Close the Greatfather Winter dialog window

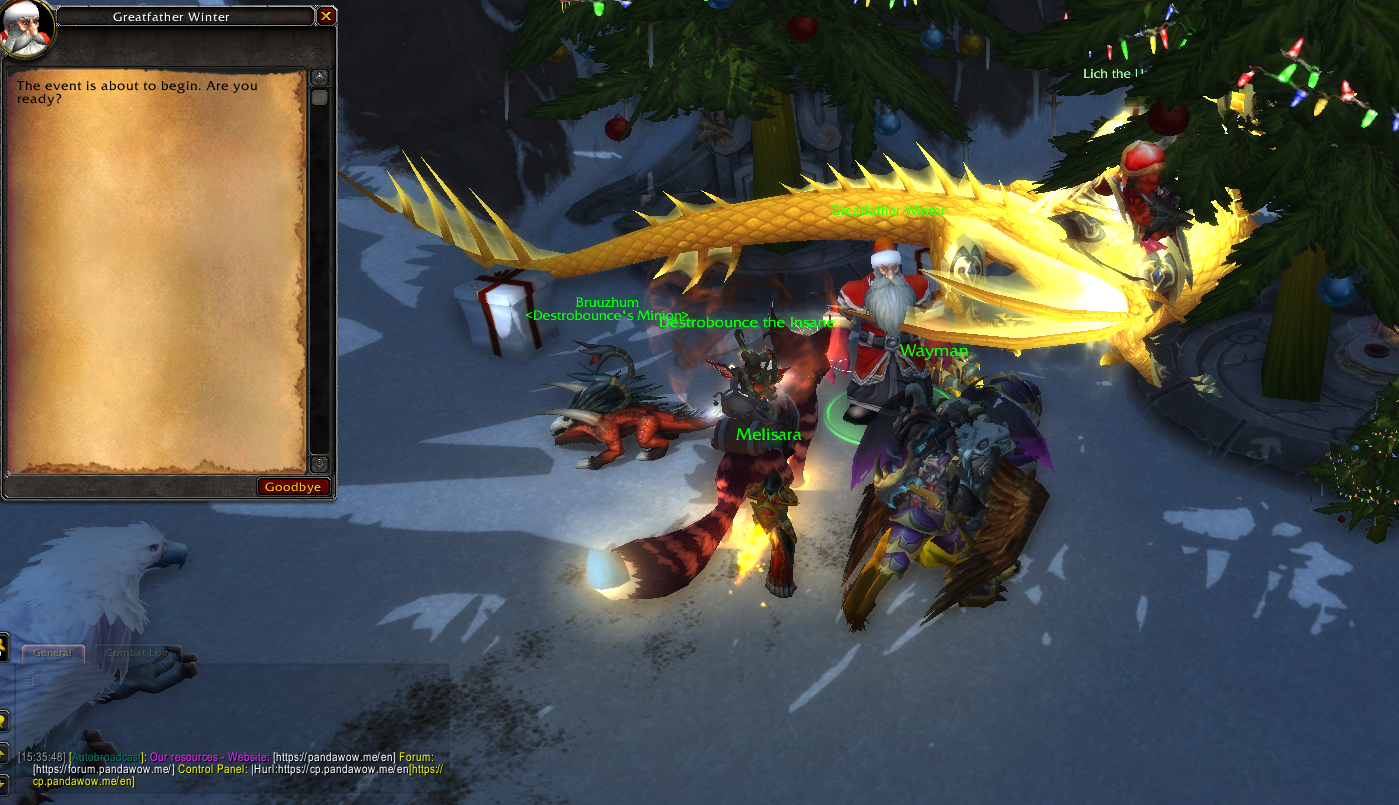tap(326, 17)
